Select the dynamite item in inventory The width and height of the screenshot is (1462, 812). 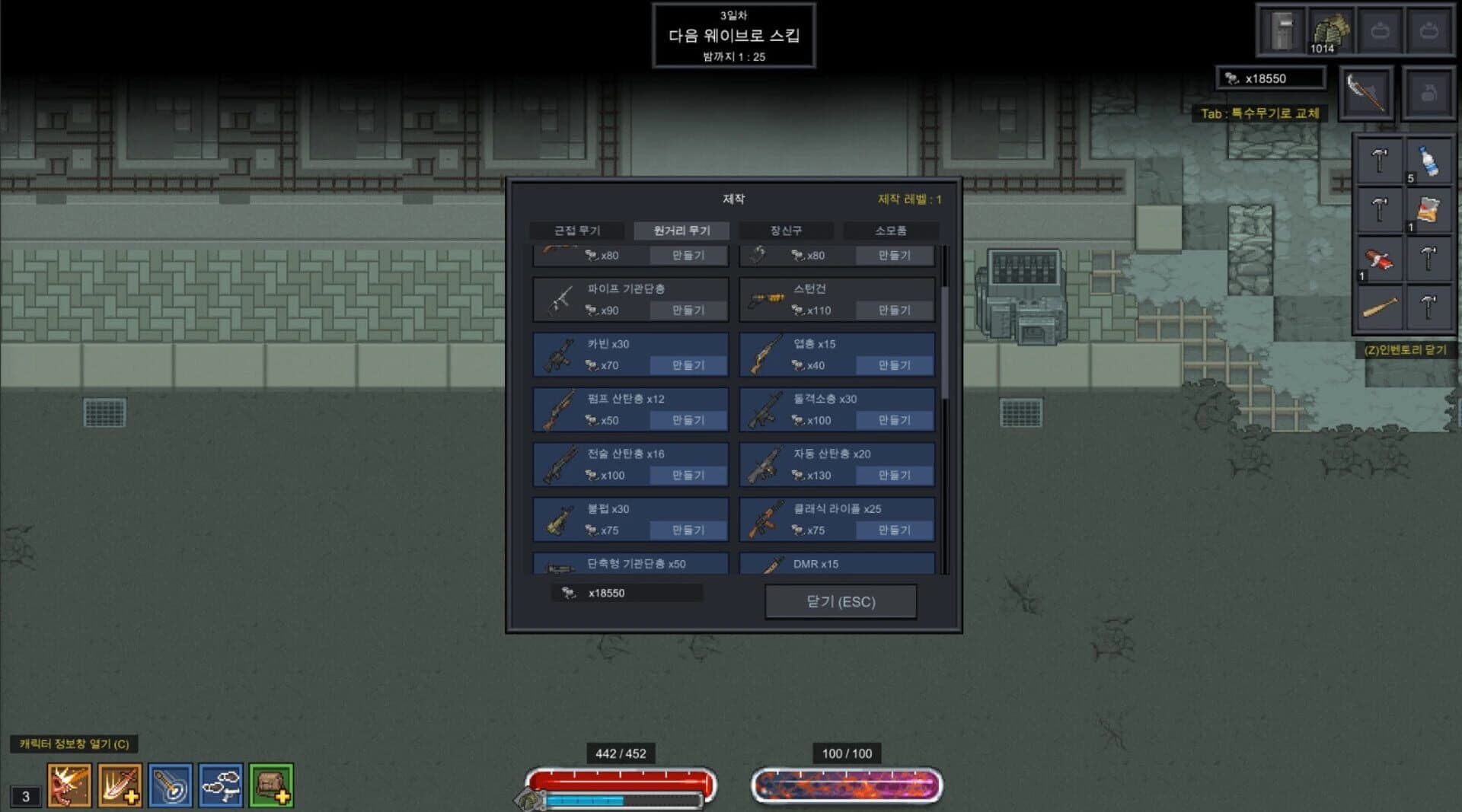point(1381,259)
